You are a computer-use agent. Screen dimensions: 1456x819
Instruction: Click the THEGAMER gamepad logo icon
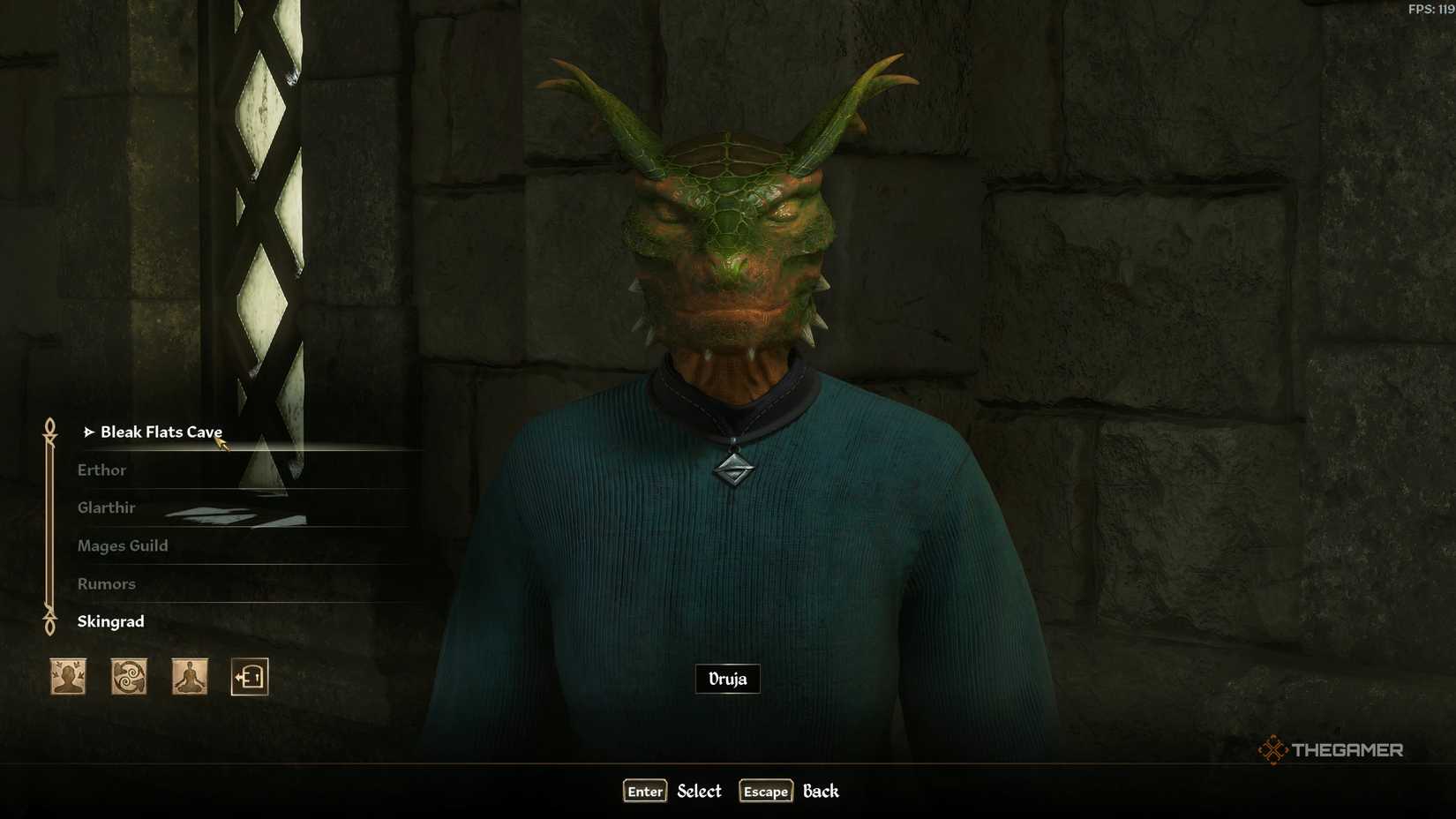point(1274,749)
